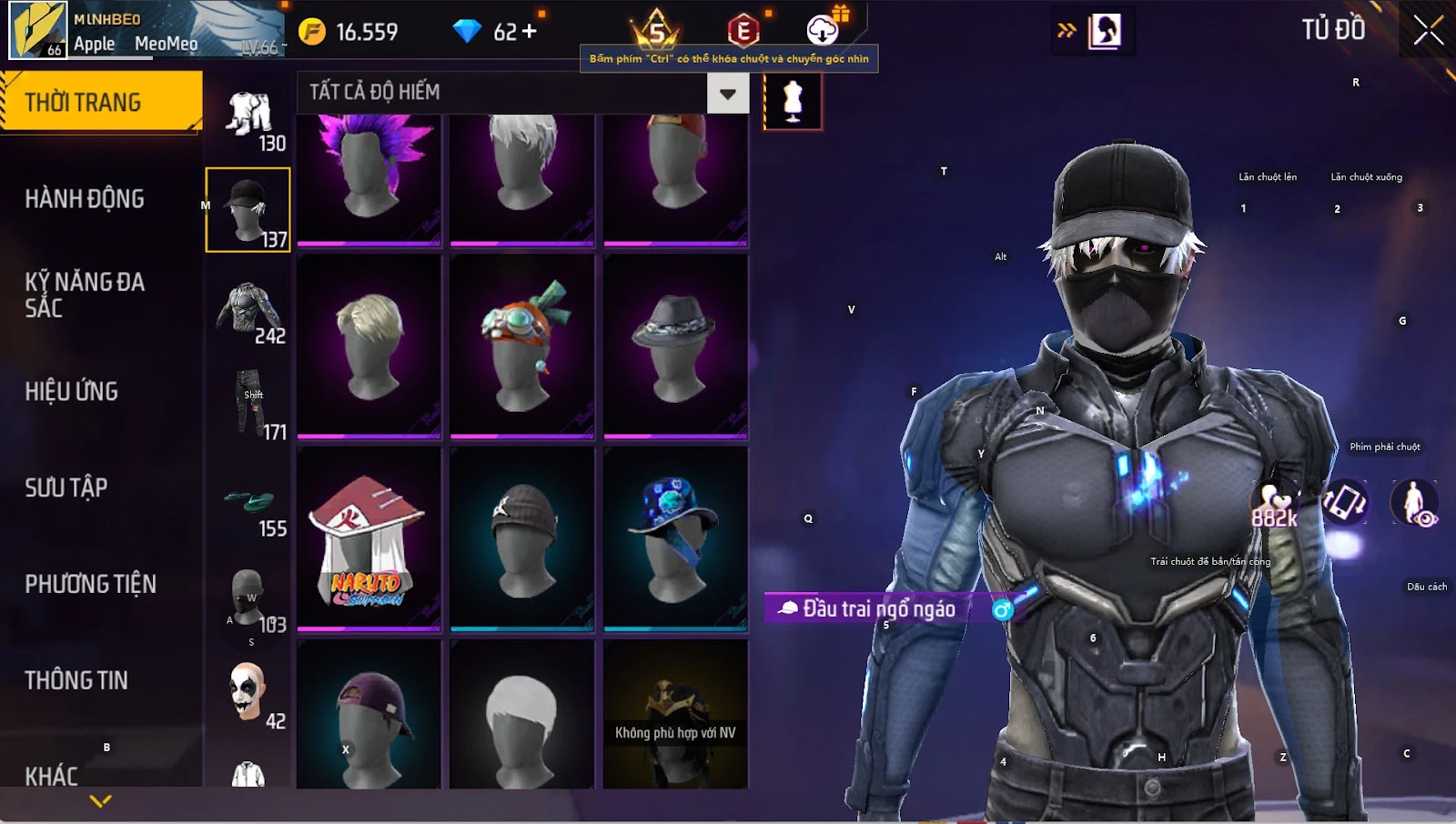Open the cloud download gift icon
The height and width of the screenshot is (824, 1456).
(824, 30)
